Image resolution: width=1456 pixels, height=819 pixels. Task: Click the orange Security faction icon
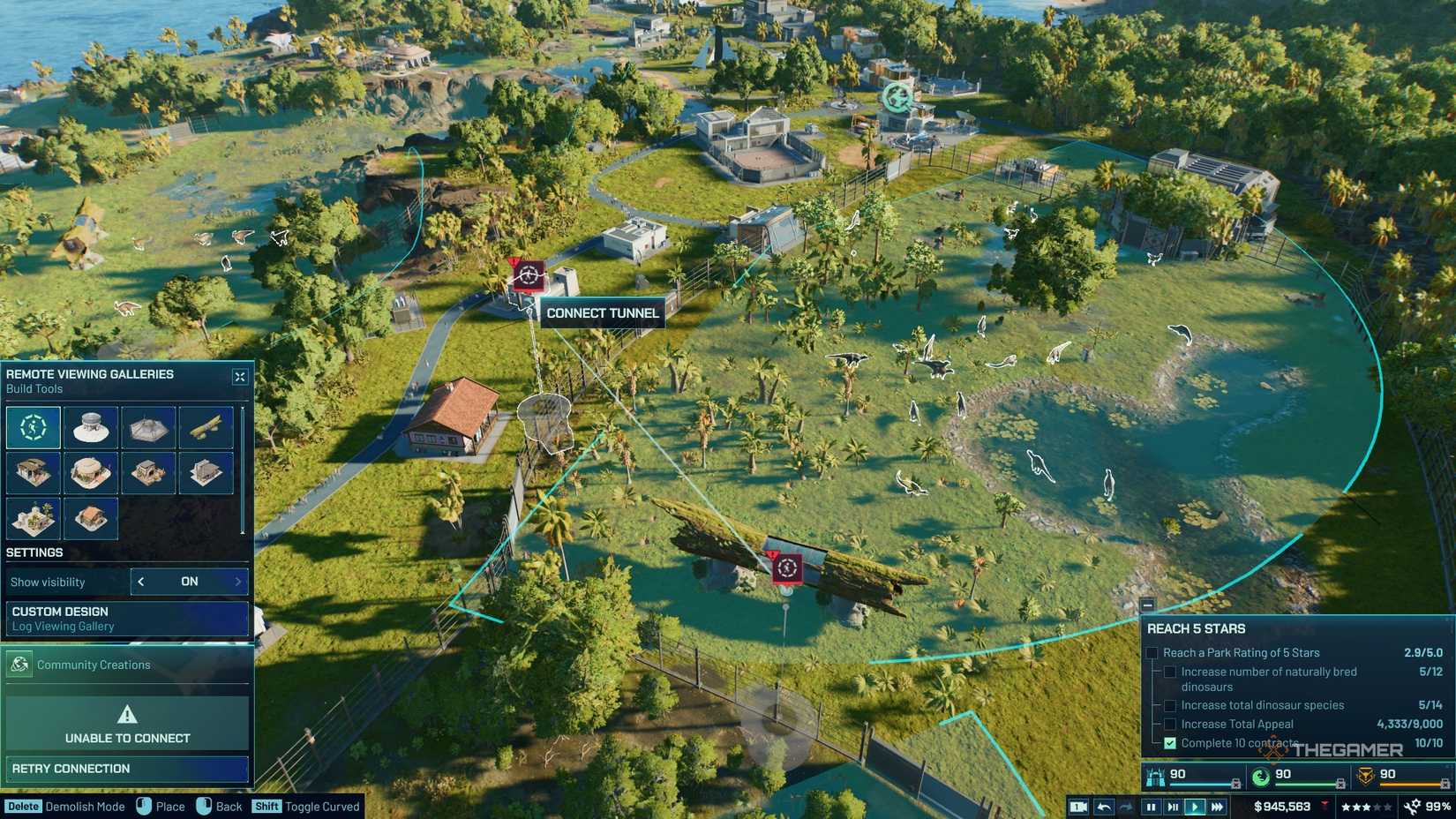click(1366, 775)
